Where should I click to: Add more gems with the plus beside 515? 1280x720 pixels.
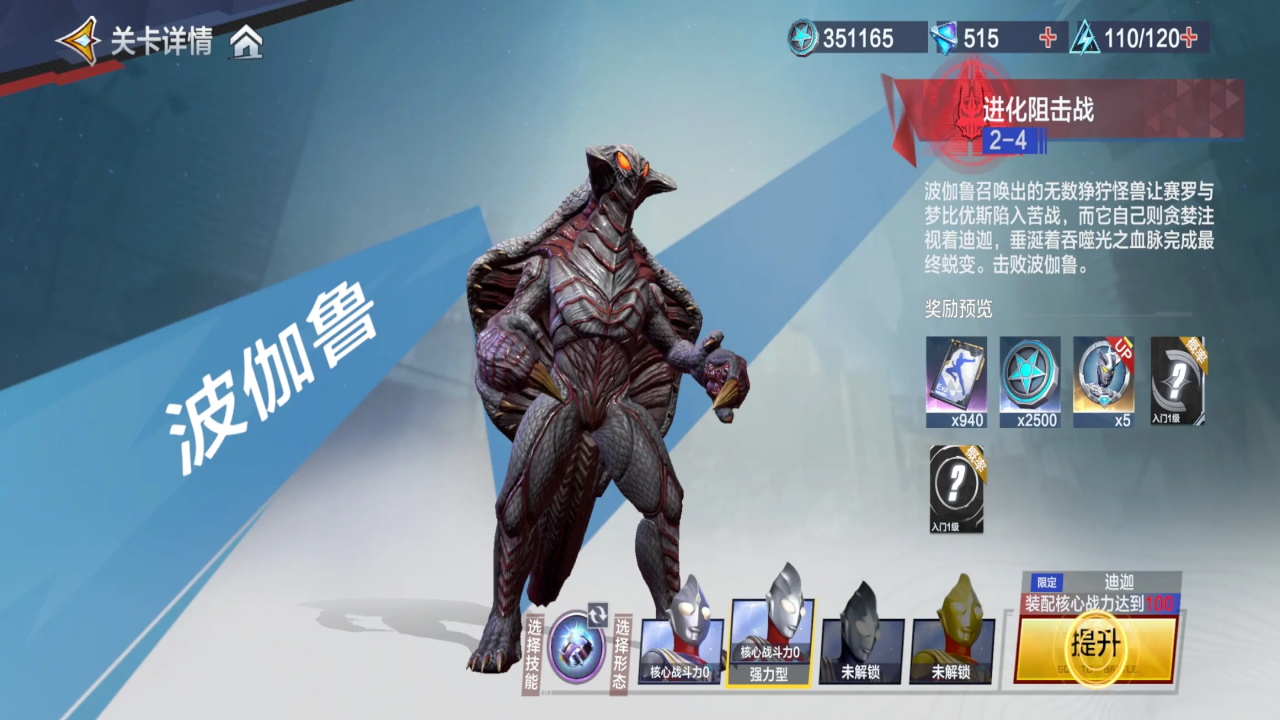tap(1048, 38)
